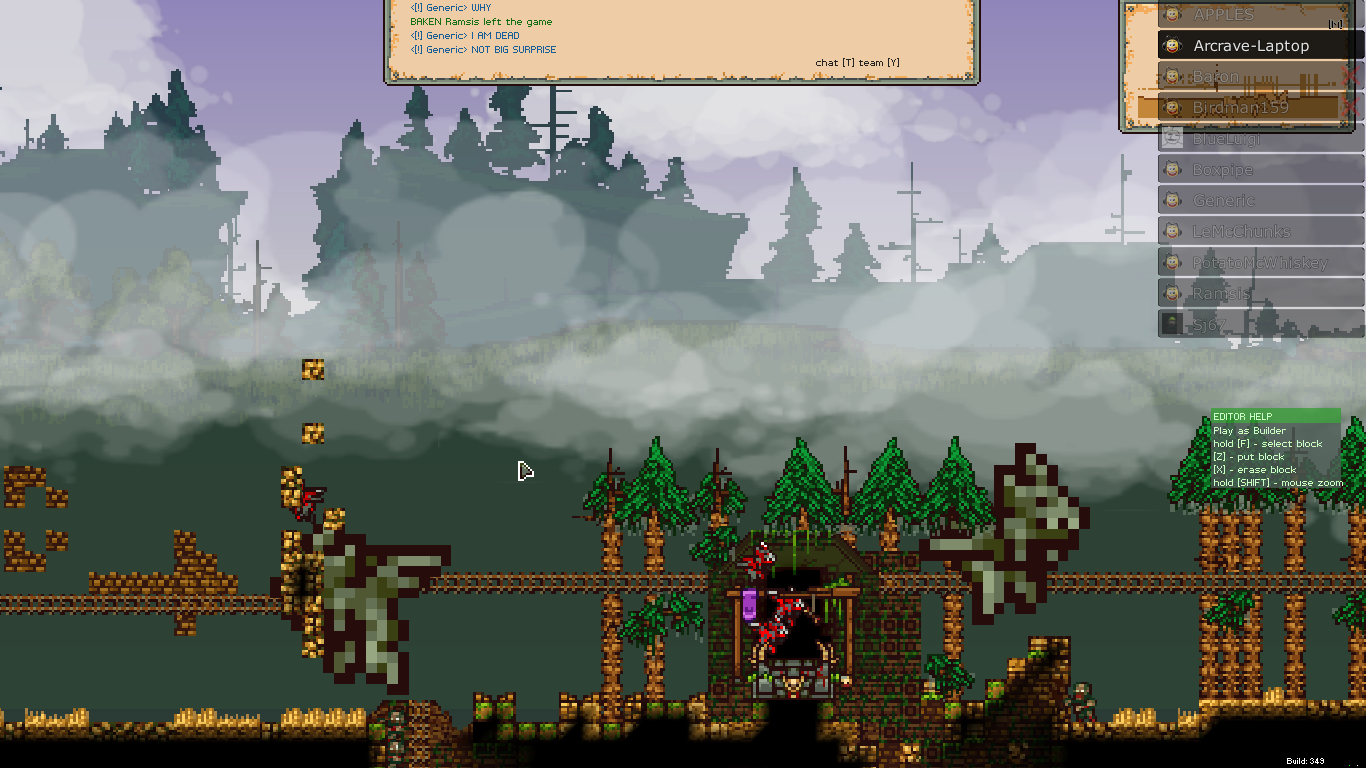Click the Editor Help panel header
The height and width of the screenshot is (768, 1366).
pos(1275,416)
